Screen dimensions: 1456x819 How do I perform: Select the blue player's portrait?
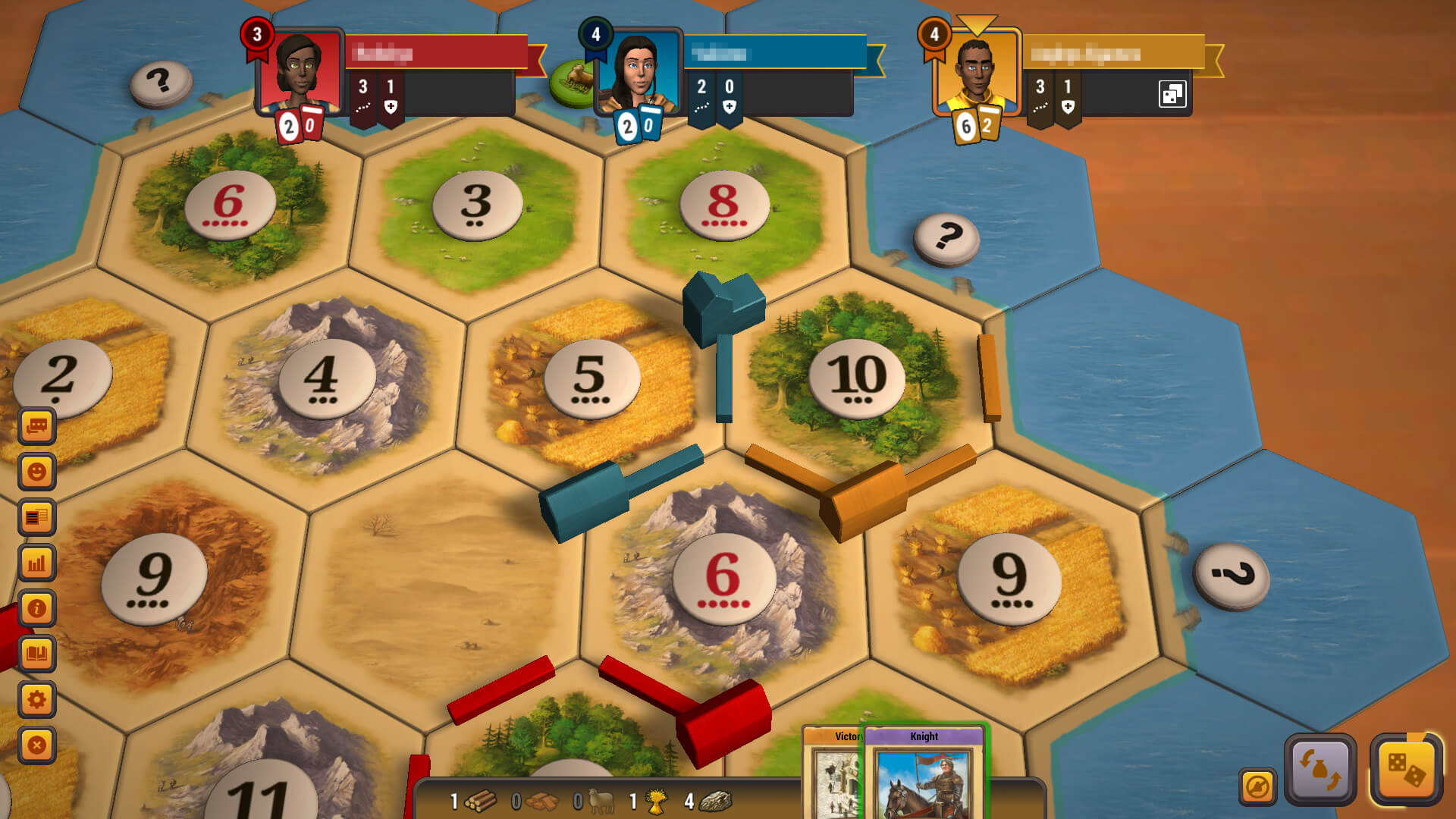(x=638, y=72)
